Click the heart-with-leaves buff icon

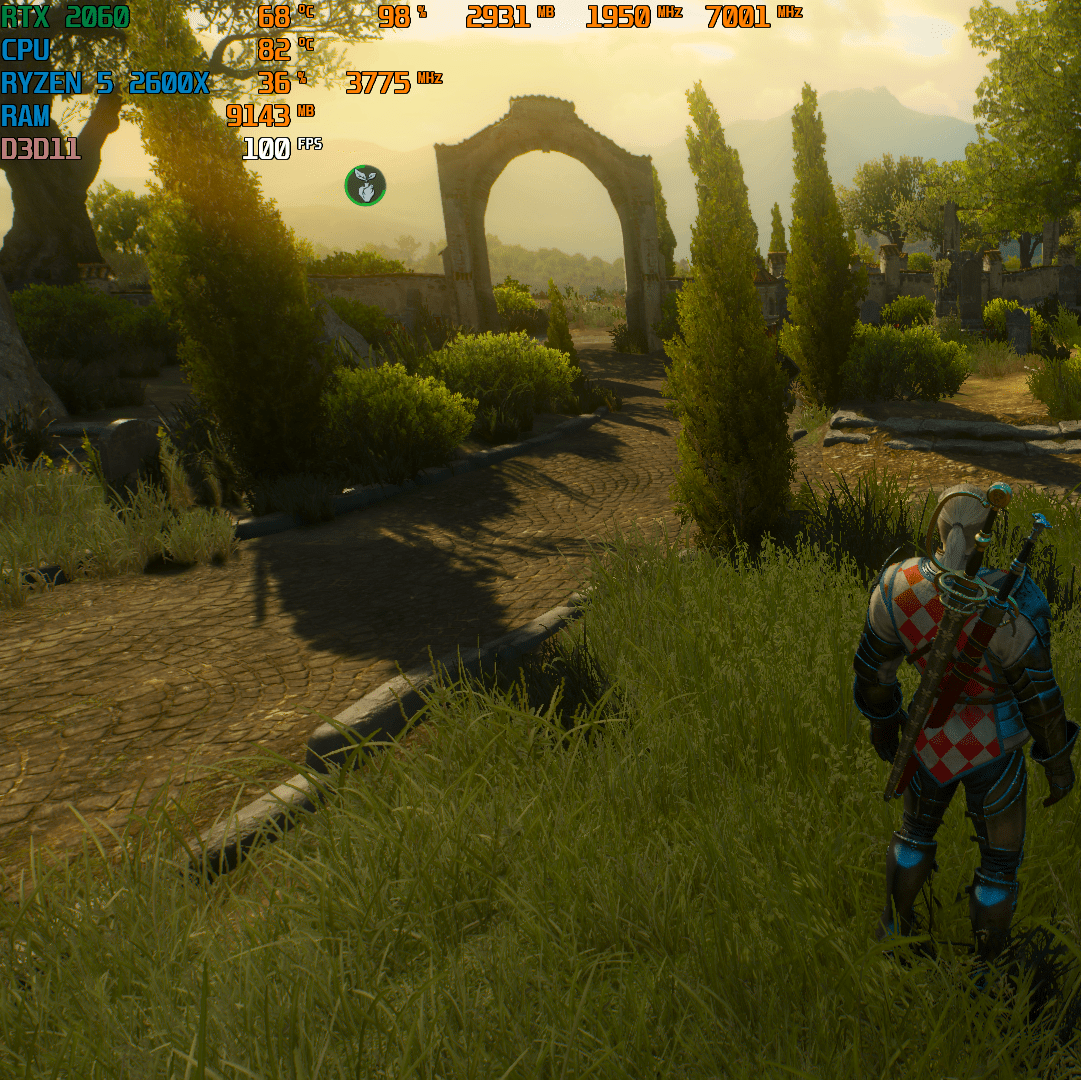(x=365, y=186)
